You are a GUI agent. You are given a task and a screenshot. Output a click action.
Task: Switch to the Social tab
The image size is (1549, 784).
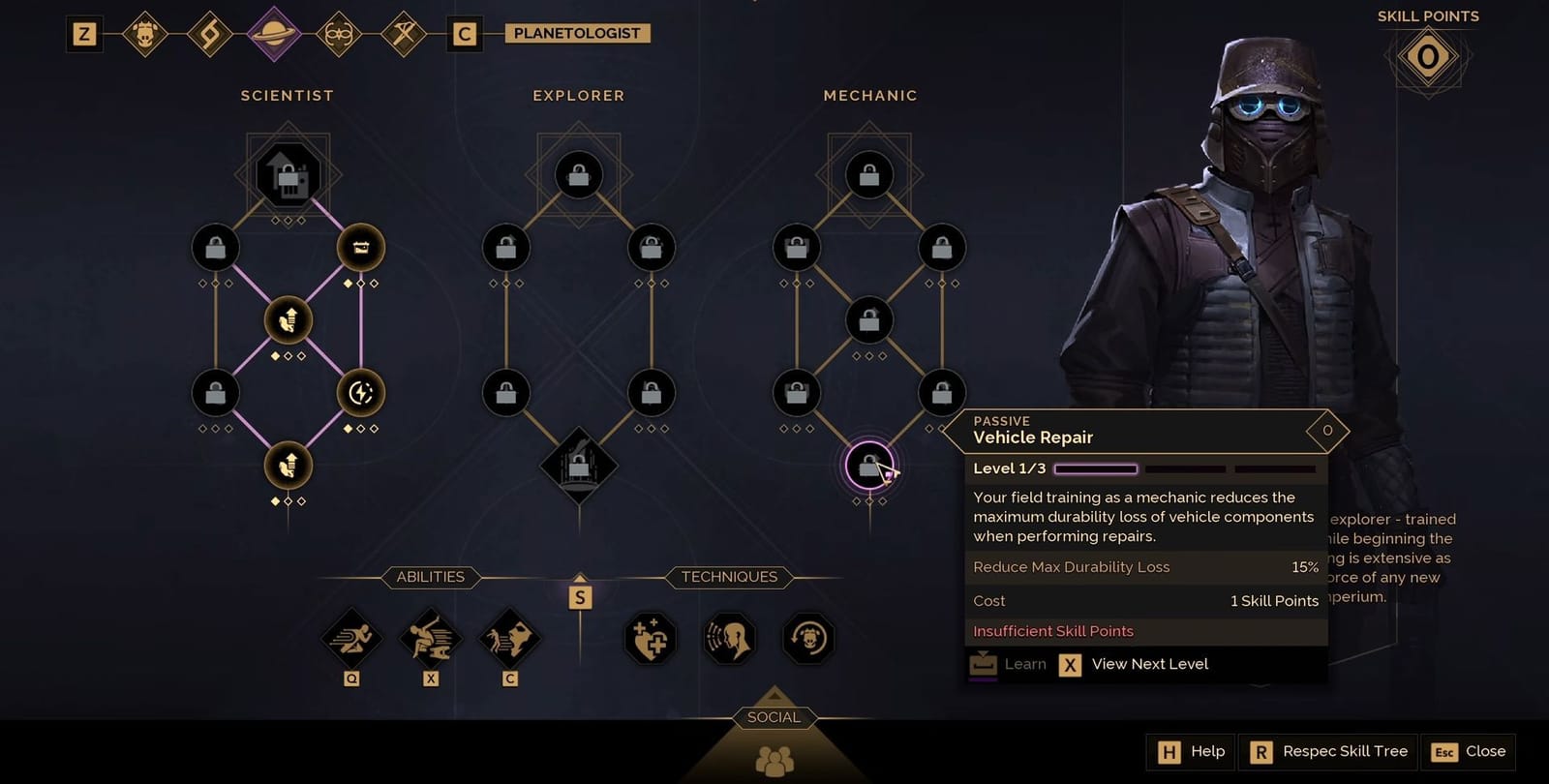point(774,717)
